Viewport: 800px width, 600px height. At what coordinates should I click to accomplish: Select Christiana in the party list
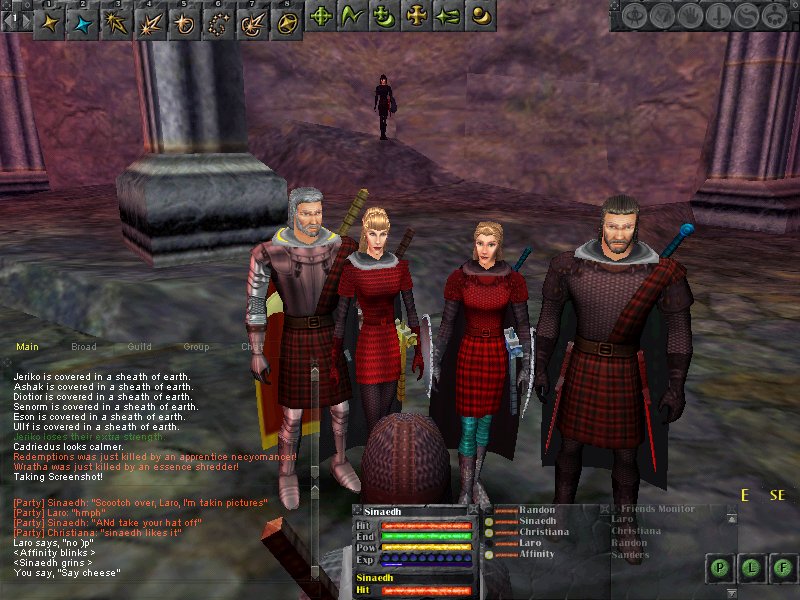click(x=543, y=532)
